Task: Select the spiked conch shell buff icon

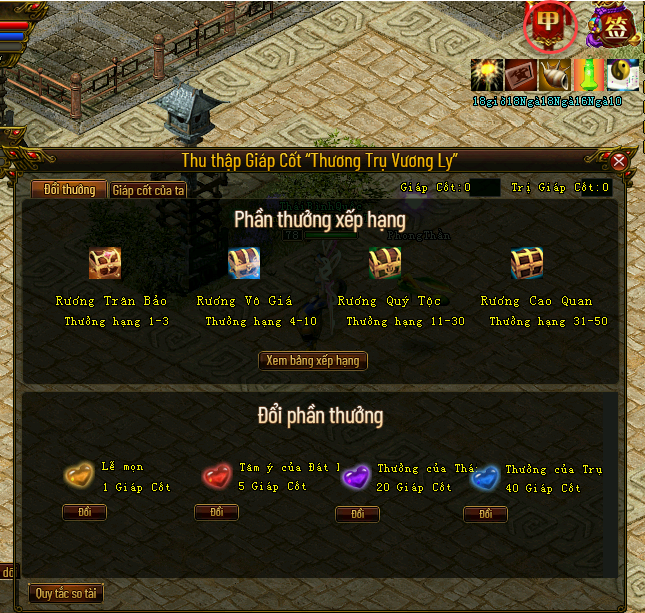Action: click(555, 76)
